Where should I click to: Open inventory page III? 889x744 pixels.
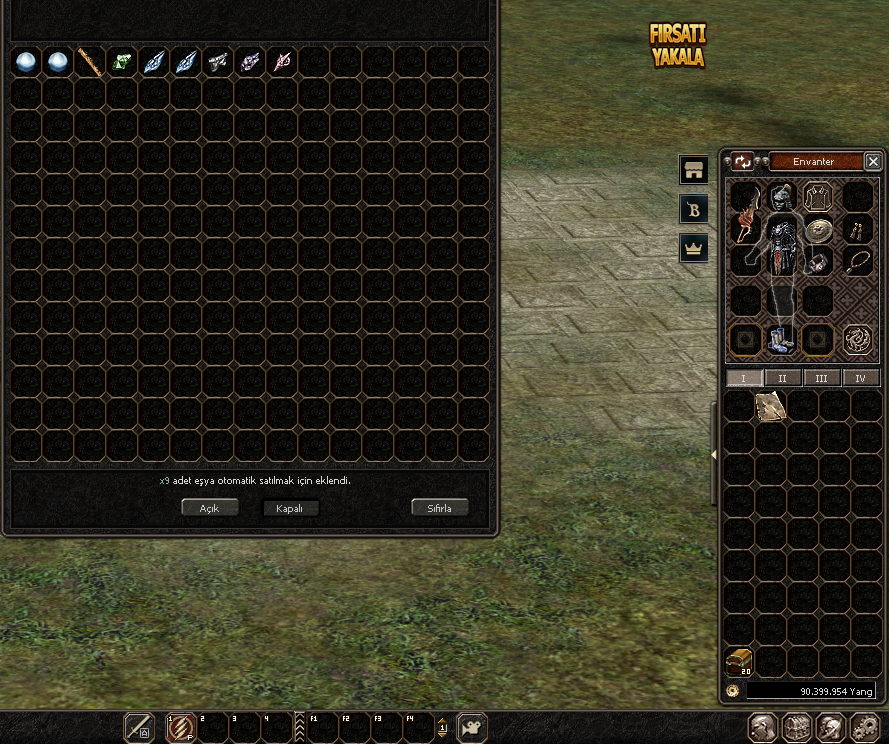(821, 378)
